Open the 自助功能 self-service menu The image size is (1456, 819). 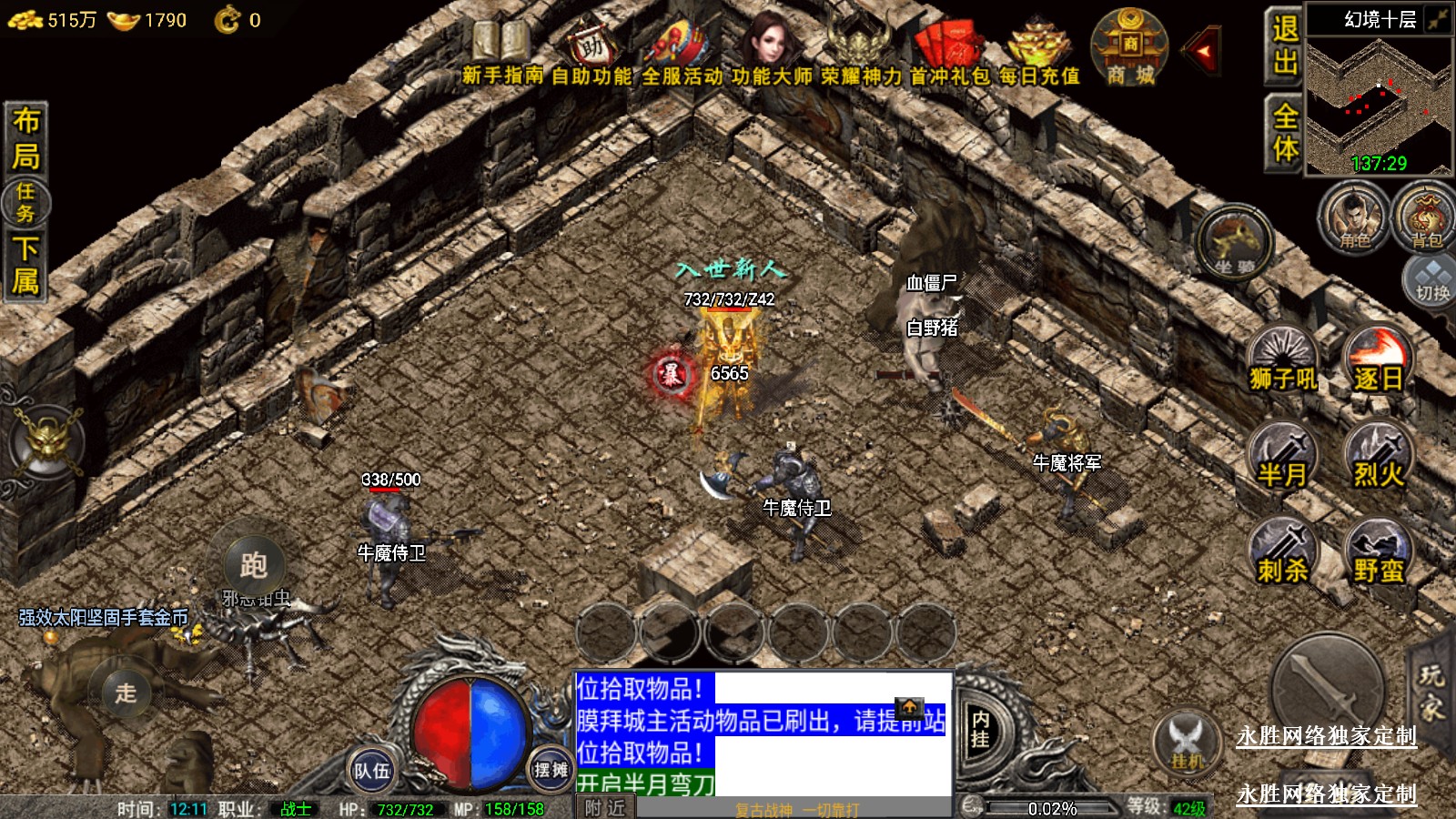[x=591, y=53]
